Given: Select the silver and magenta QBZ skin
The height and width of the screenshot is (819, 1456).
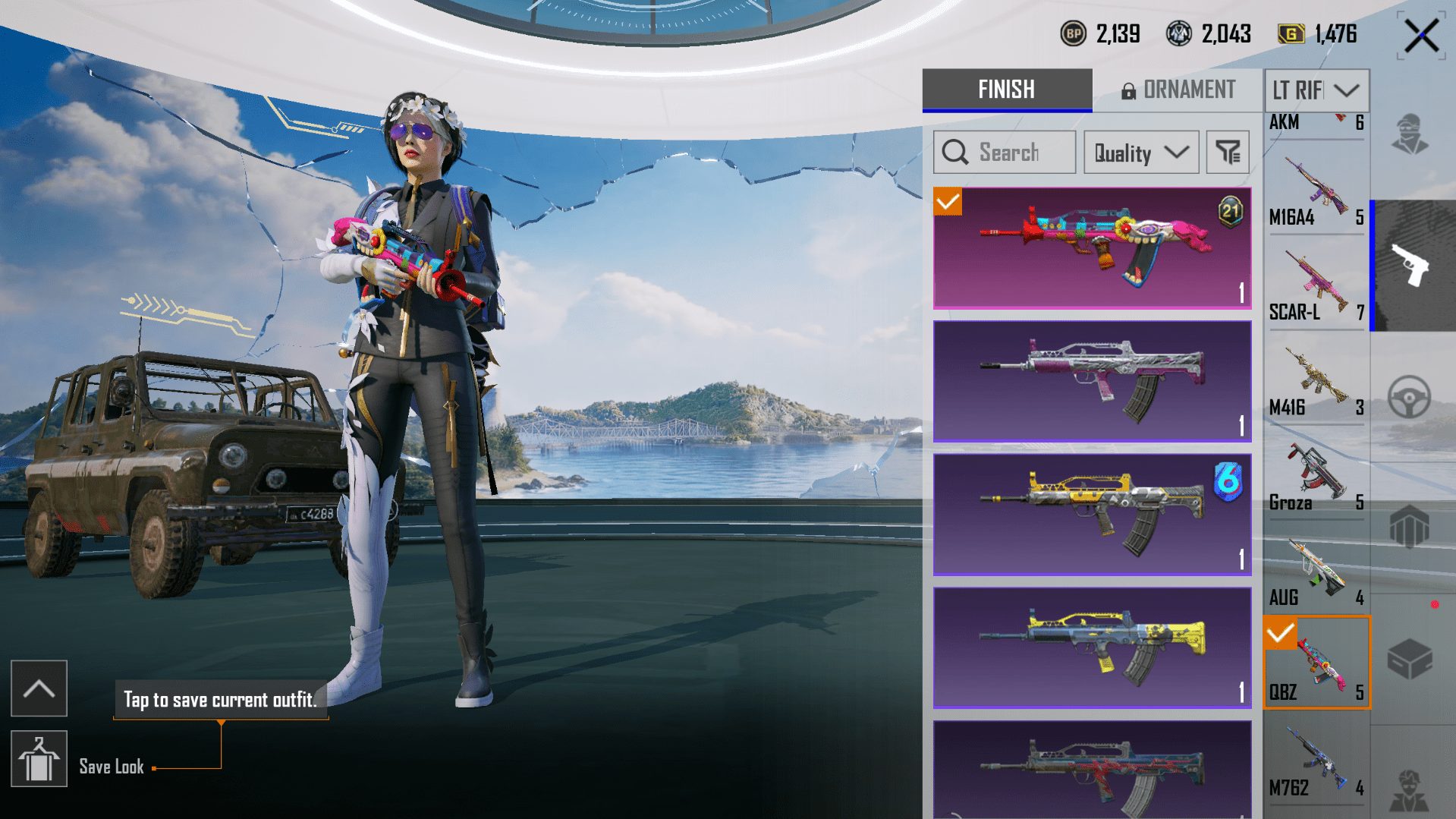Looking at the screenshot, I should [x=1091, y=380].
